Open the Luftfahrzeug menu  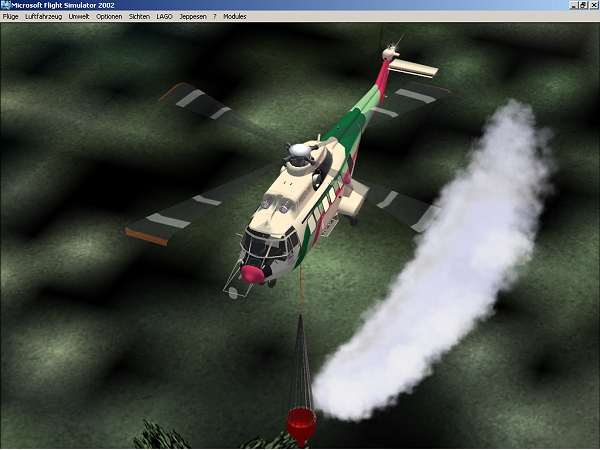44,17
